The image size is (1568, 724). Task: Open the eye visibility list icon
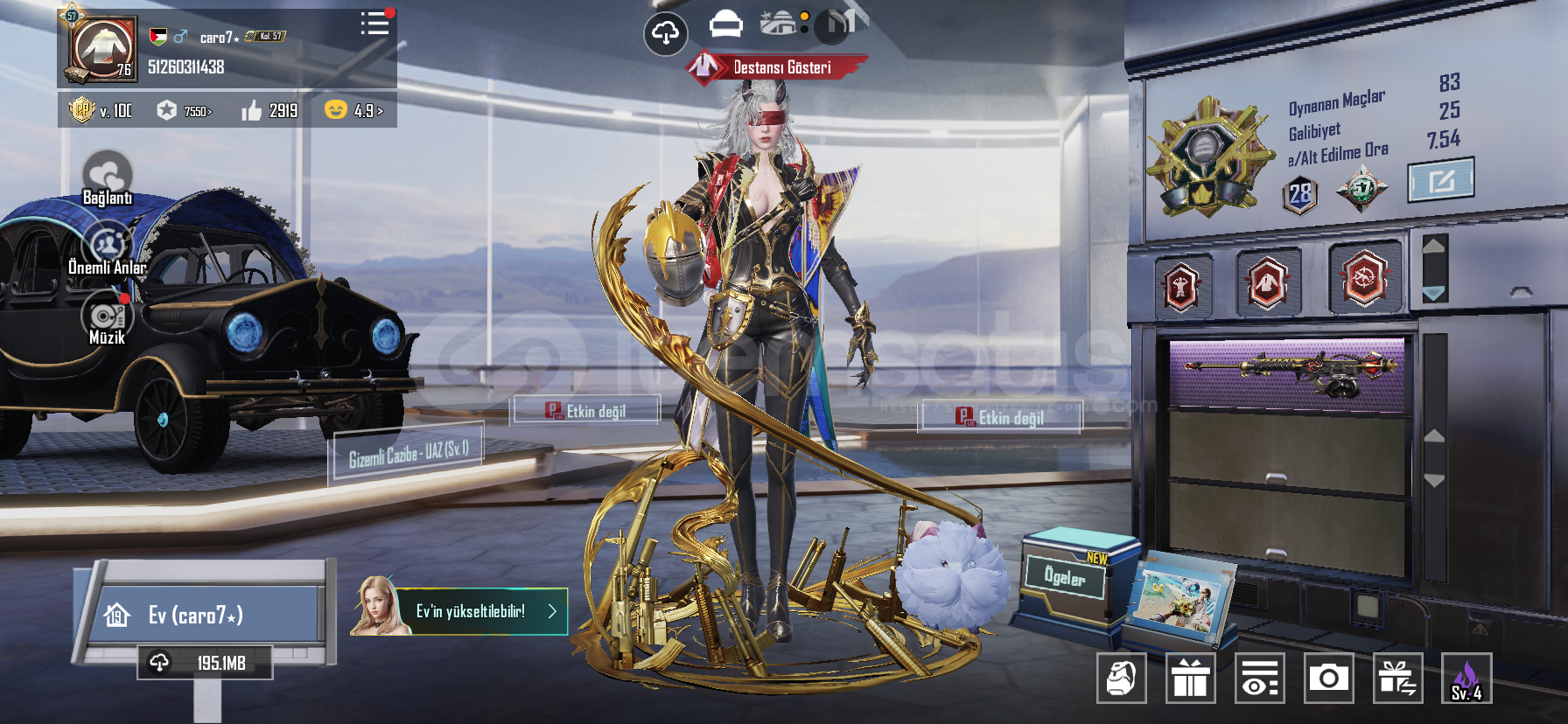point(1259,678)
